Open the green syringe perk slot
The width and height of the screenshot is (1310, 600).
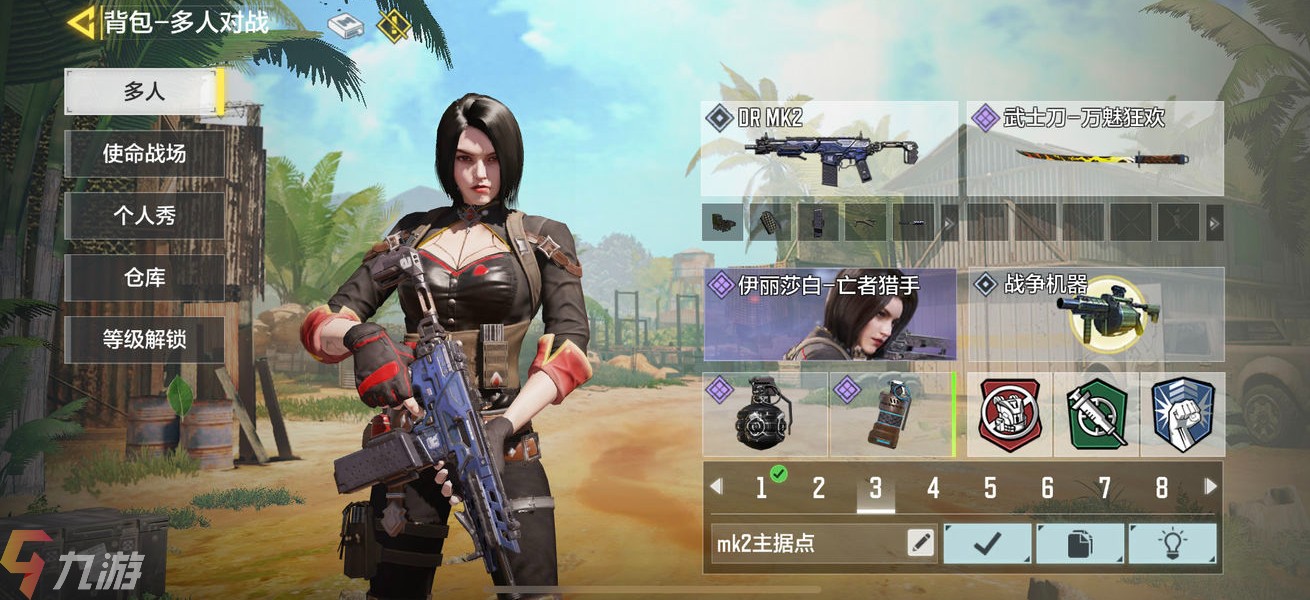(x=1095, y=415)
